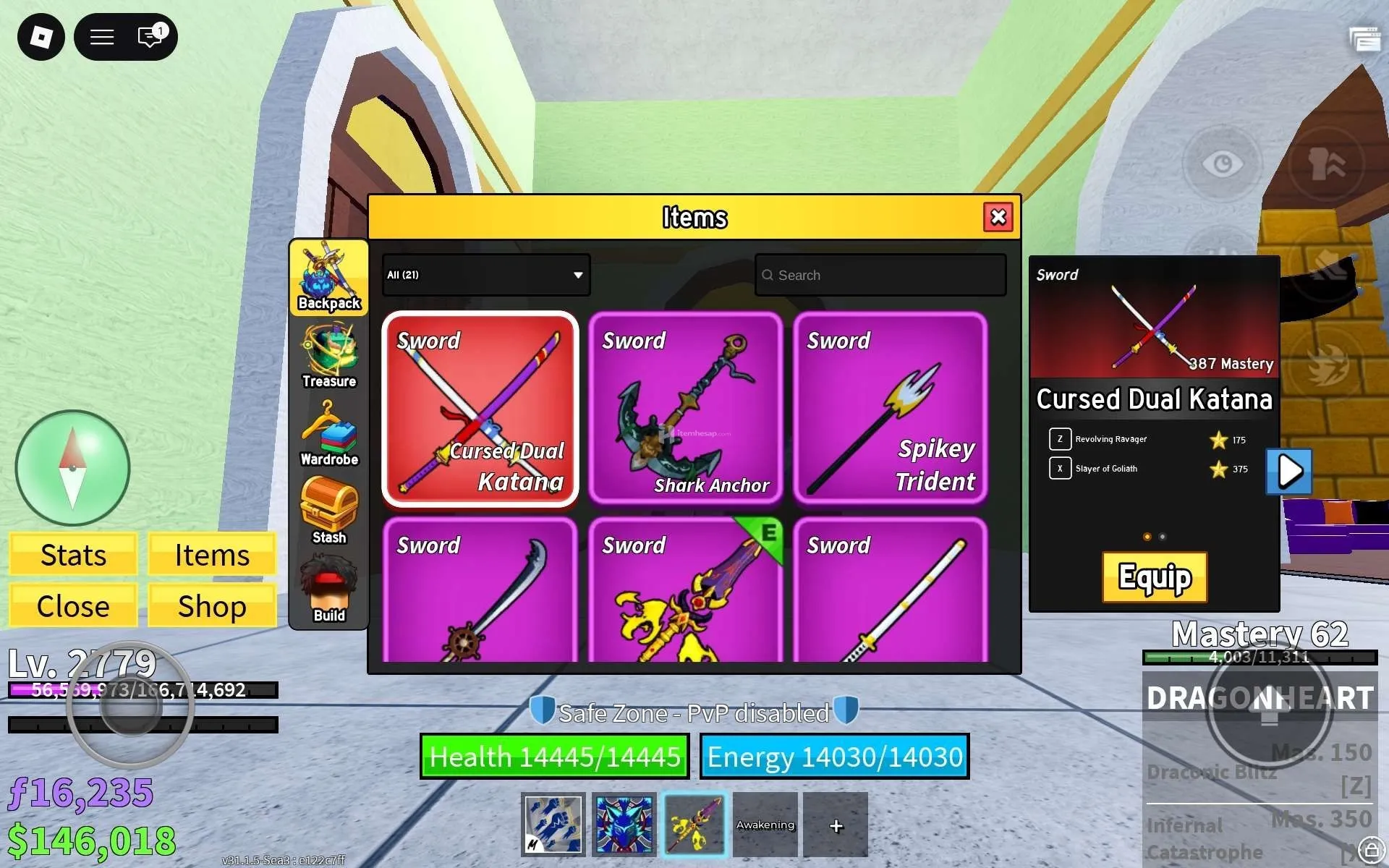Click the item Search field
The width and height of the screenshot is (1389, 868).
pos(880,275)
